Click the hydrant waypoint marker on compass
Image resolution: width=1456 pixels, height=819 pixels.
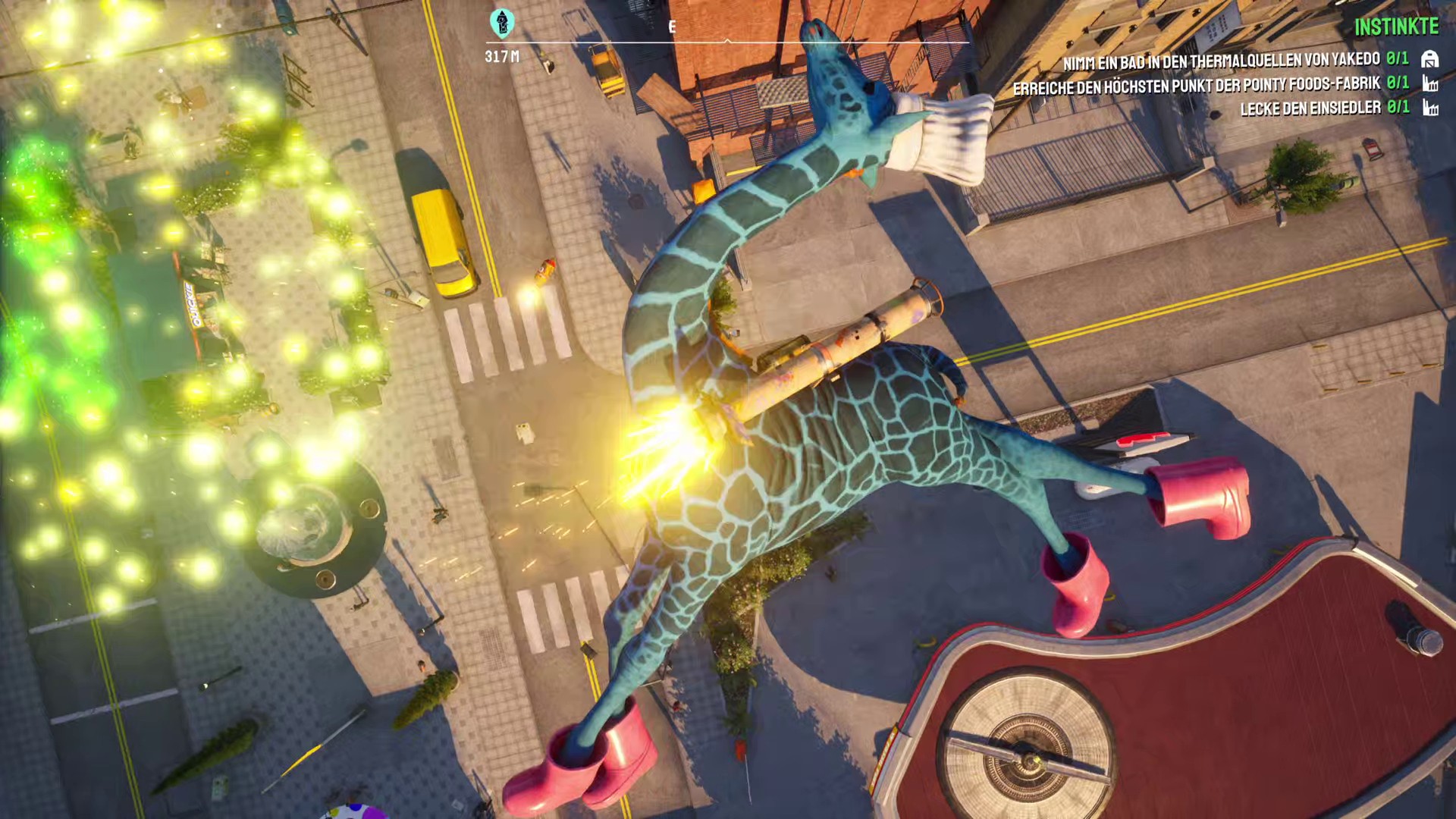(x=501, y=24)
